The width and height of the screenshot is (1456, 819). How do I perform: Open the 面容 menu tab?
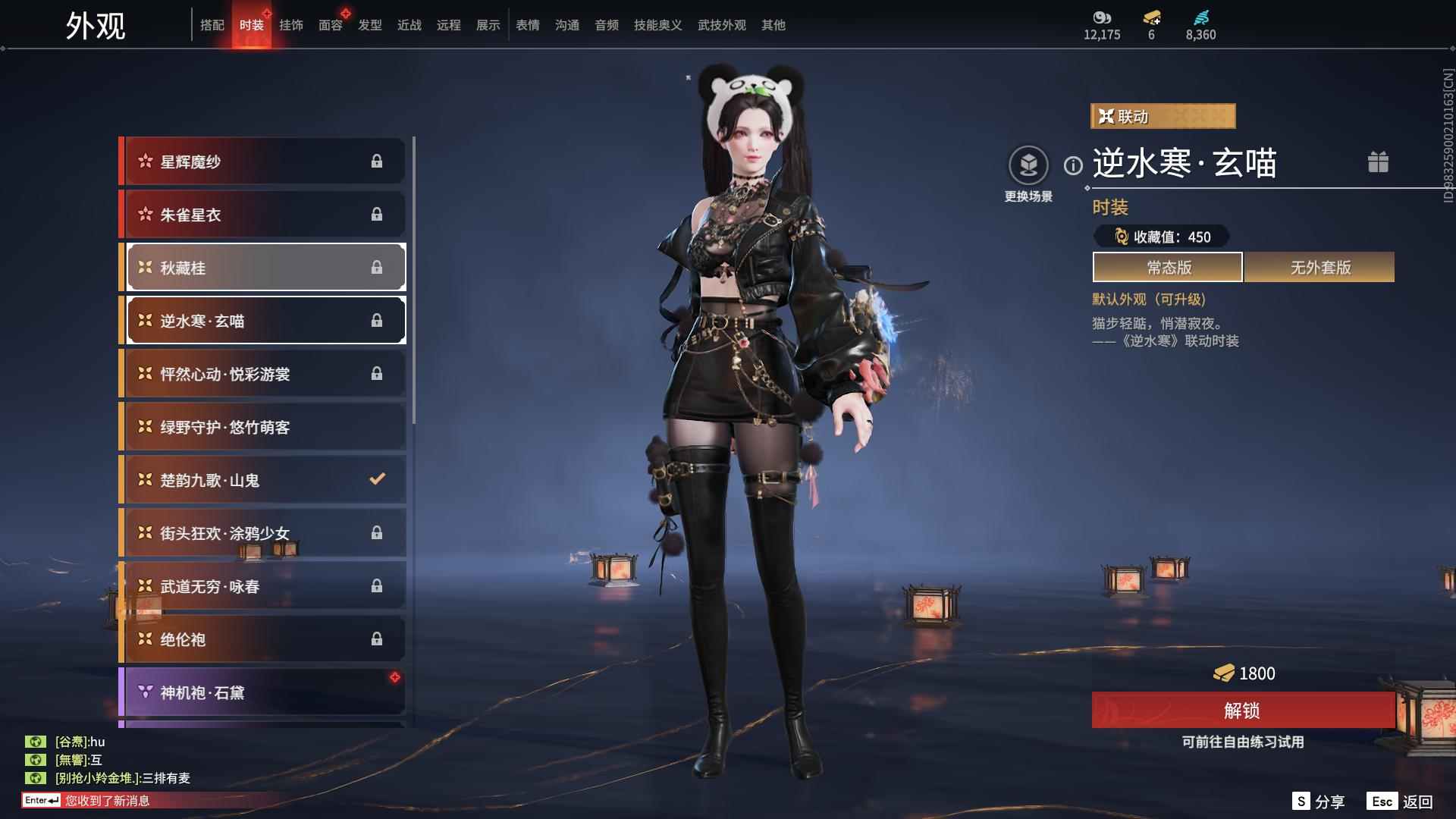click(x=330, y=24)
